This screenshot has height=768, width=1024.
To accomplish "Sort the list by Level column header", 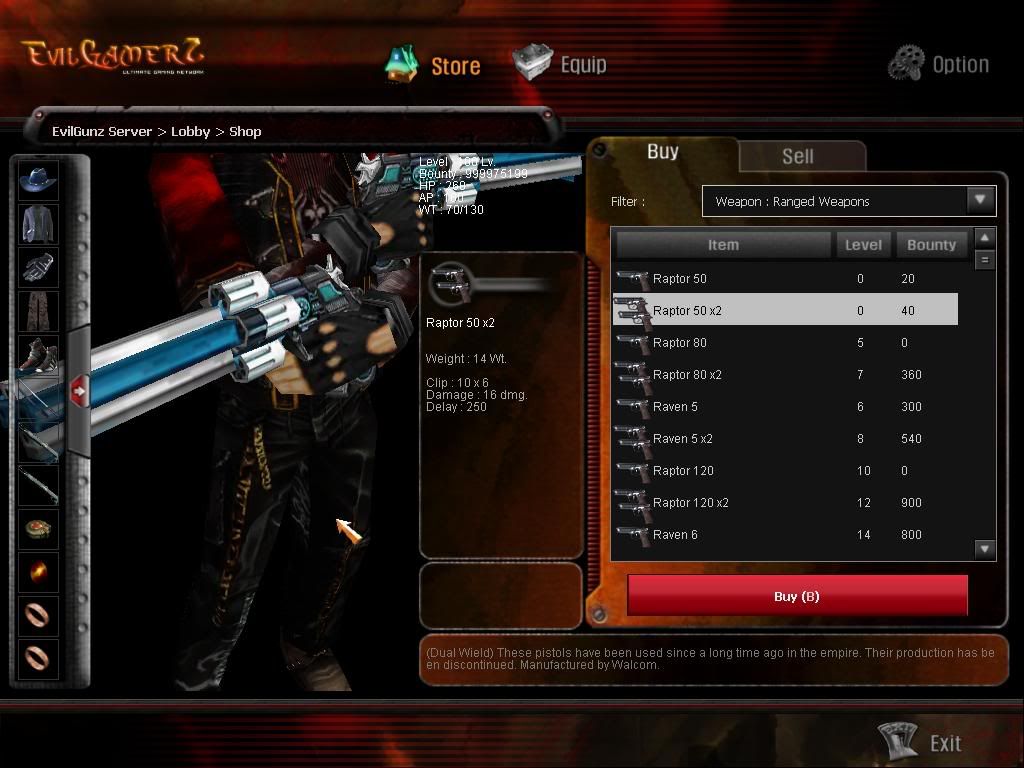I will pyautogui.click(x=863, y=245).
